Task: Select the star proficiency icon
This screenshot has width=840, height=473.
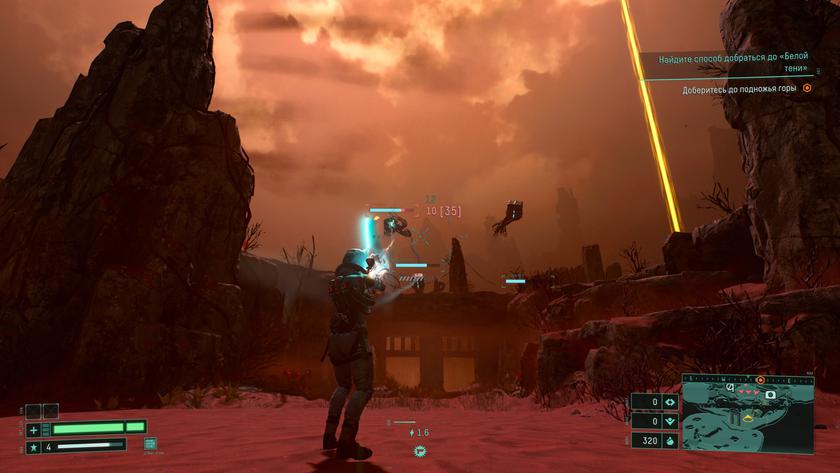Action: tap(34, 446)
